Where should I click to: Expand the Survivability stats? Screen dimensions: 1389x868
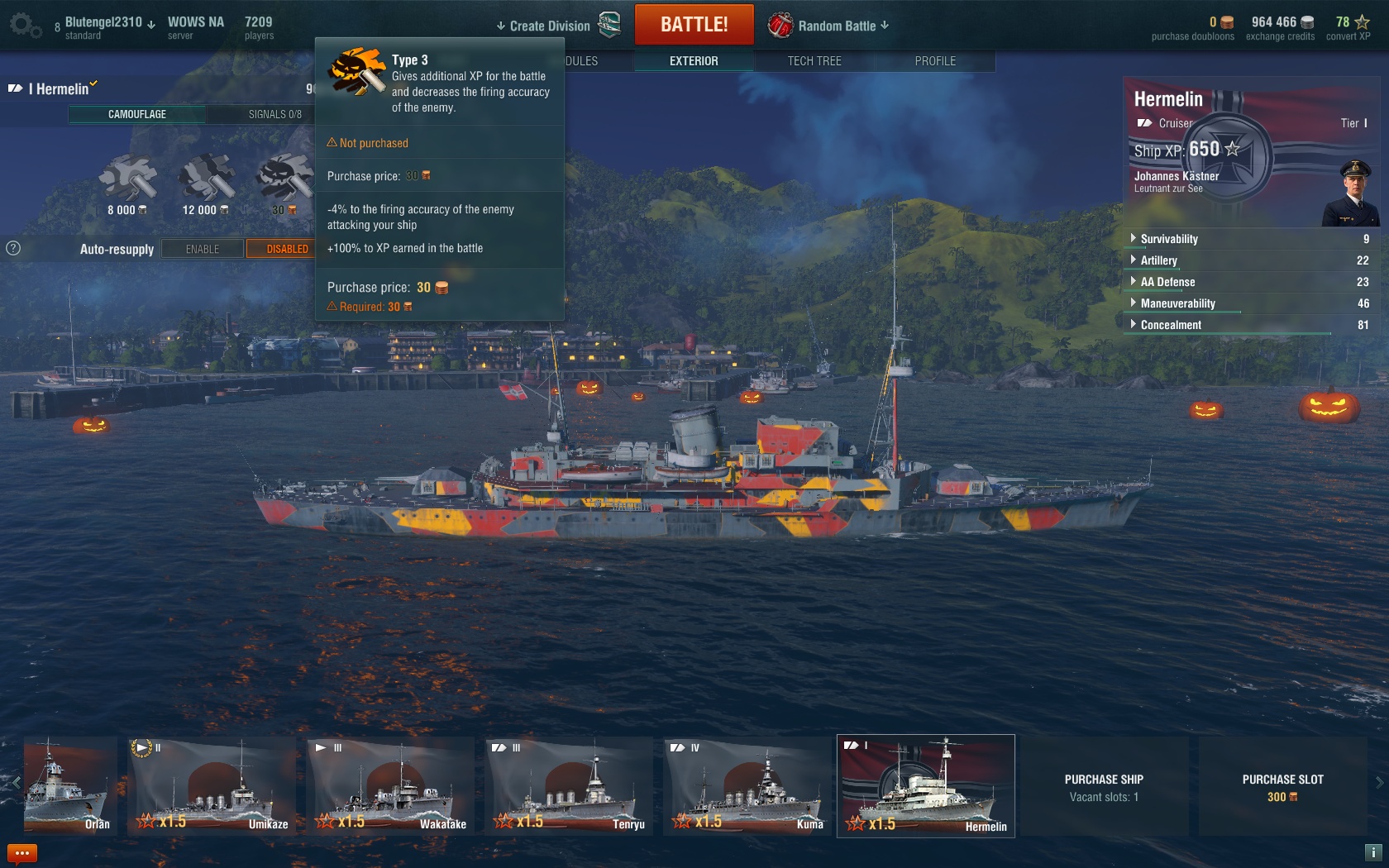pos(1168,239)
